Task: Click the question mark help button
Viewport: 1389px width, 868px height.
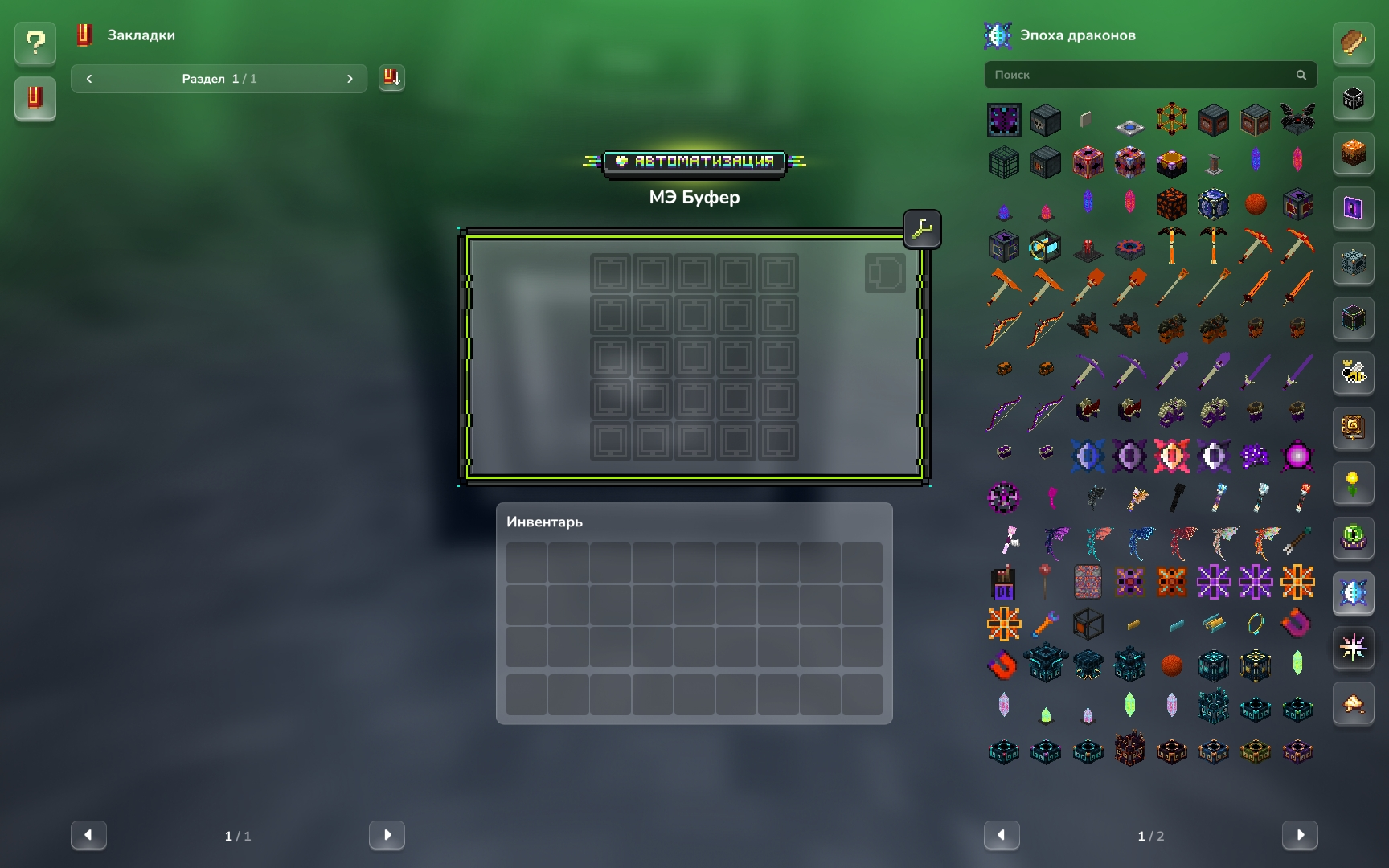Action: 35,43
